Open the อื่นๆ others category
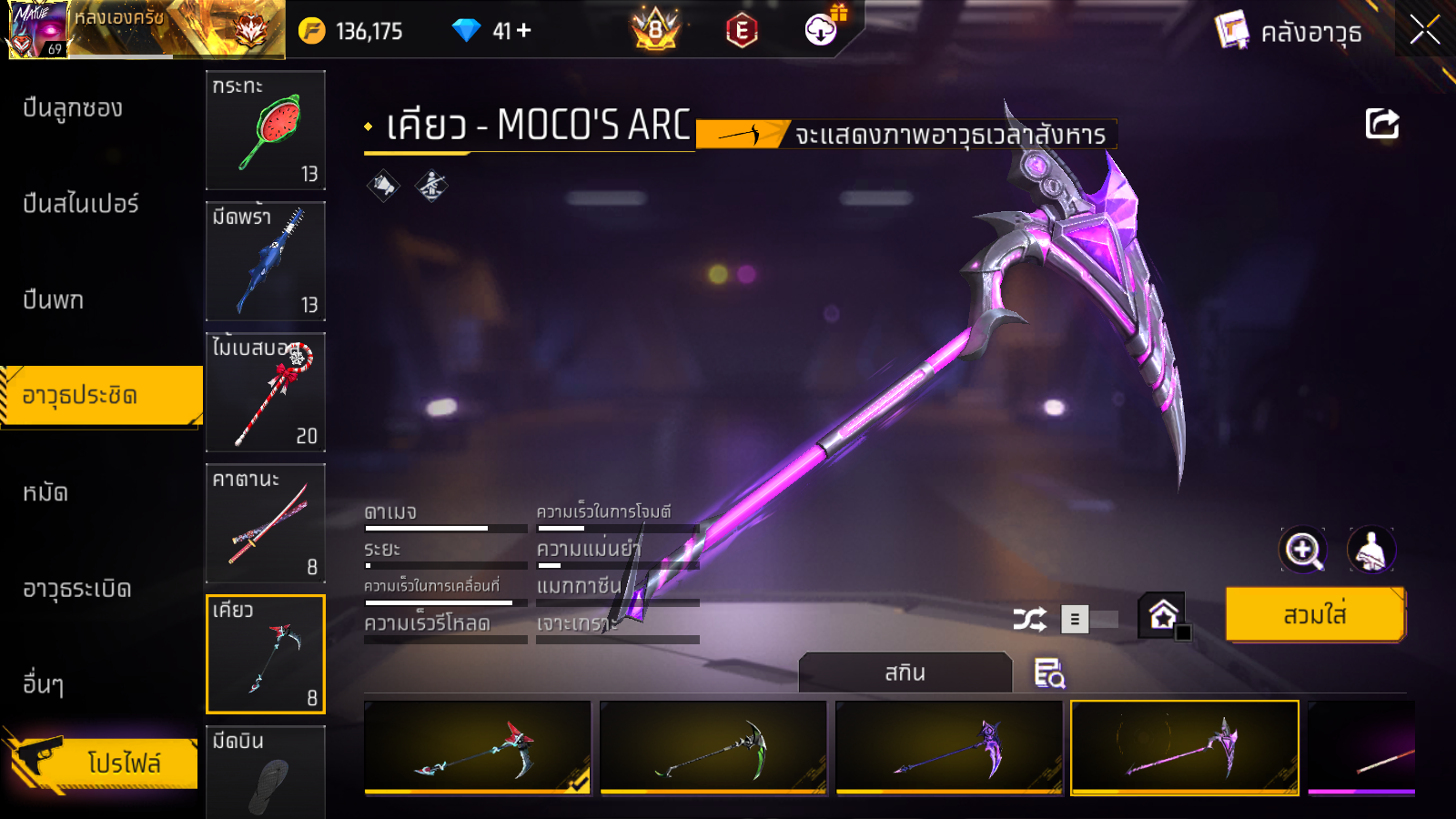Viewport: 1456px width, 819px height. click(44, 684)
